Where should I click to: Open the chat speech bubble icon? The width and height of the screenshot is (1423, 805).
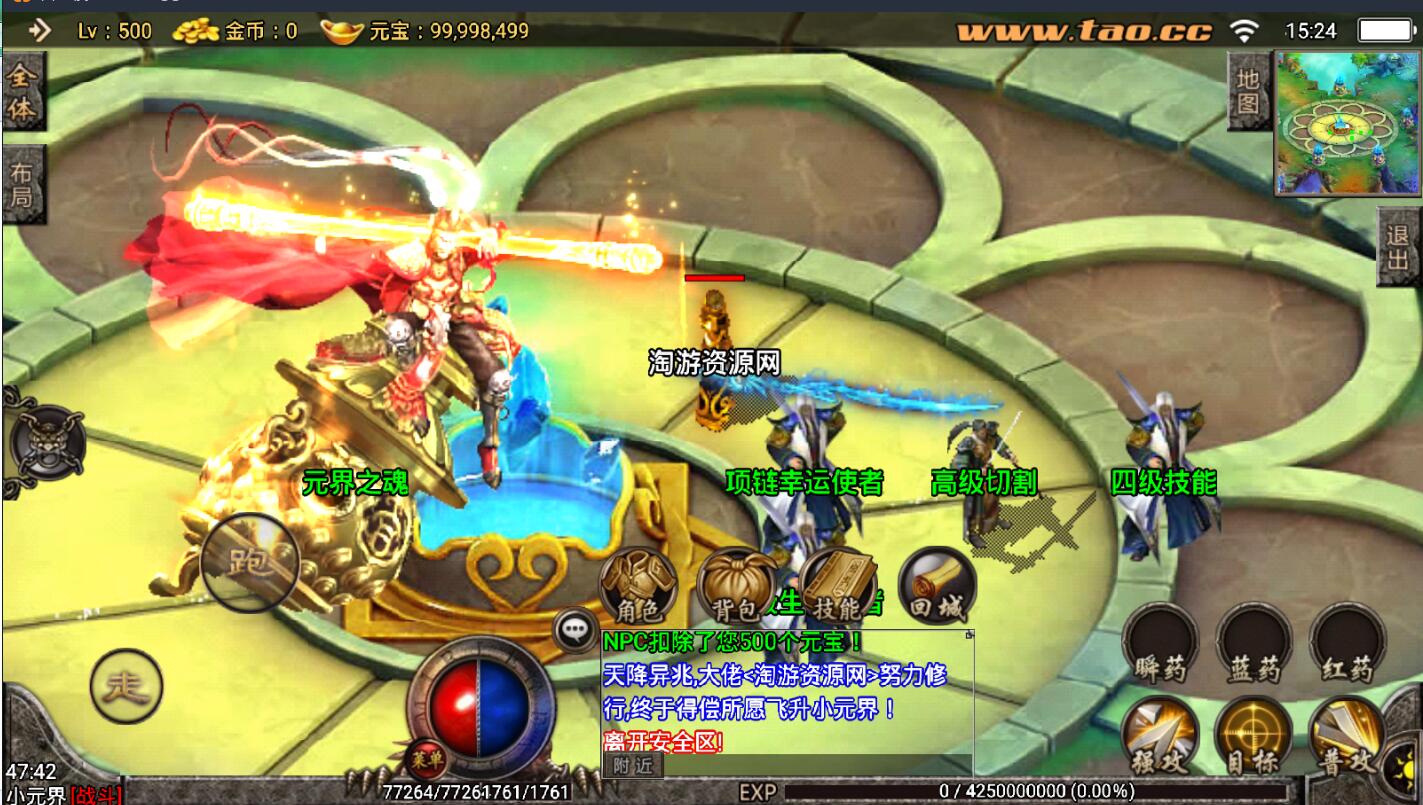pos(575,629)
